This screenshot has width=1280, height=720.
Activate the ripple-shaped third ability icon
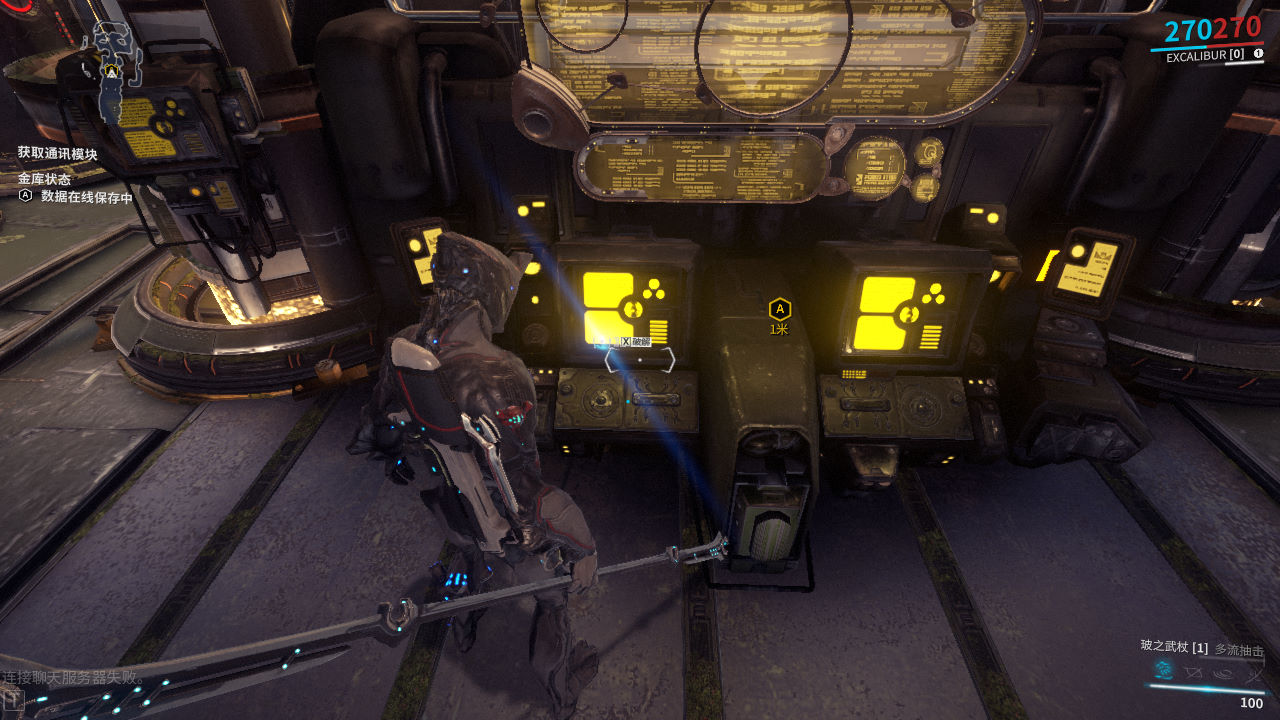tap(1222, 672)
